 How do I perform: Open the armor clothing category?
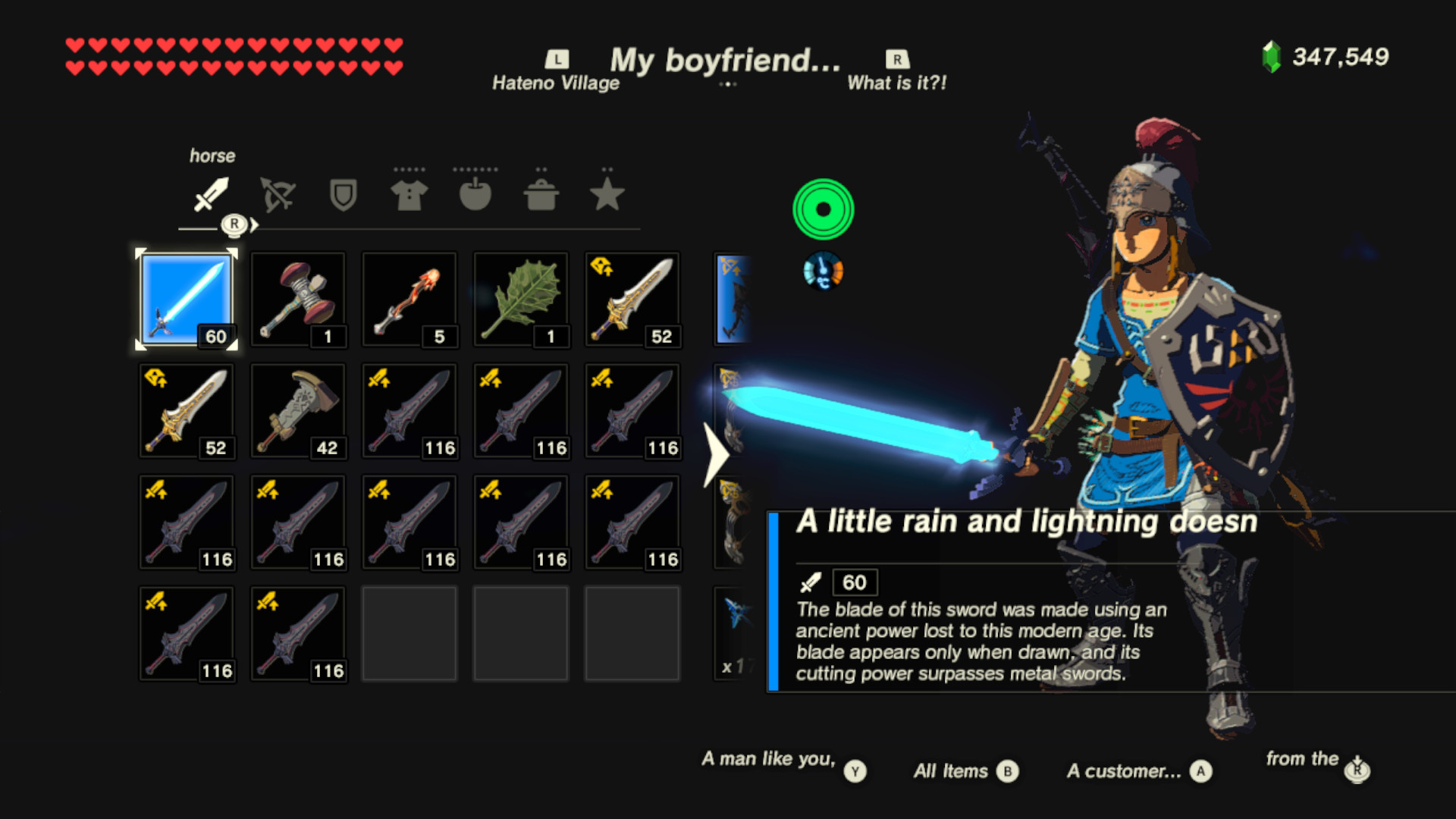pyautogui.click(x=409, y=193)
